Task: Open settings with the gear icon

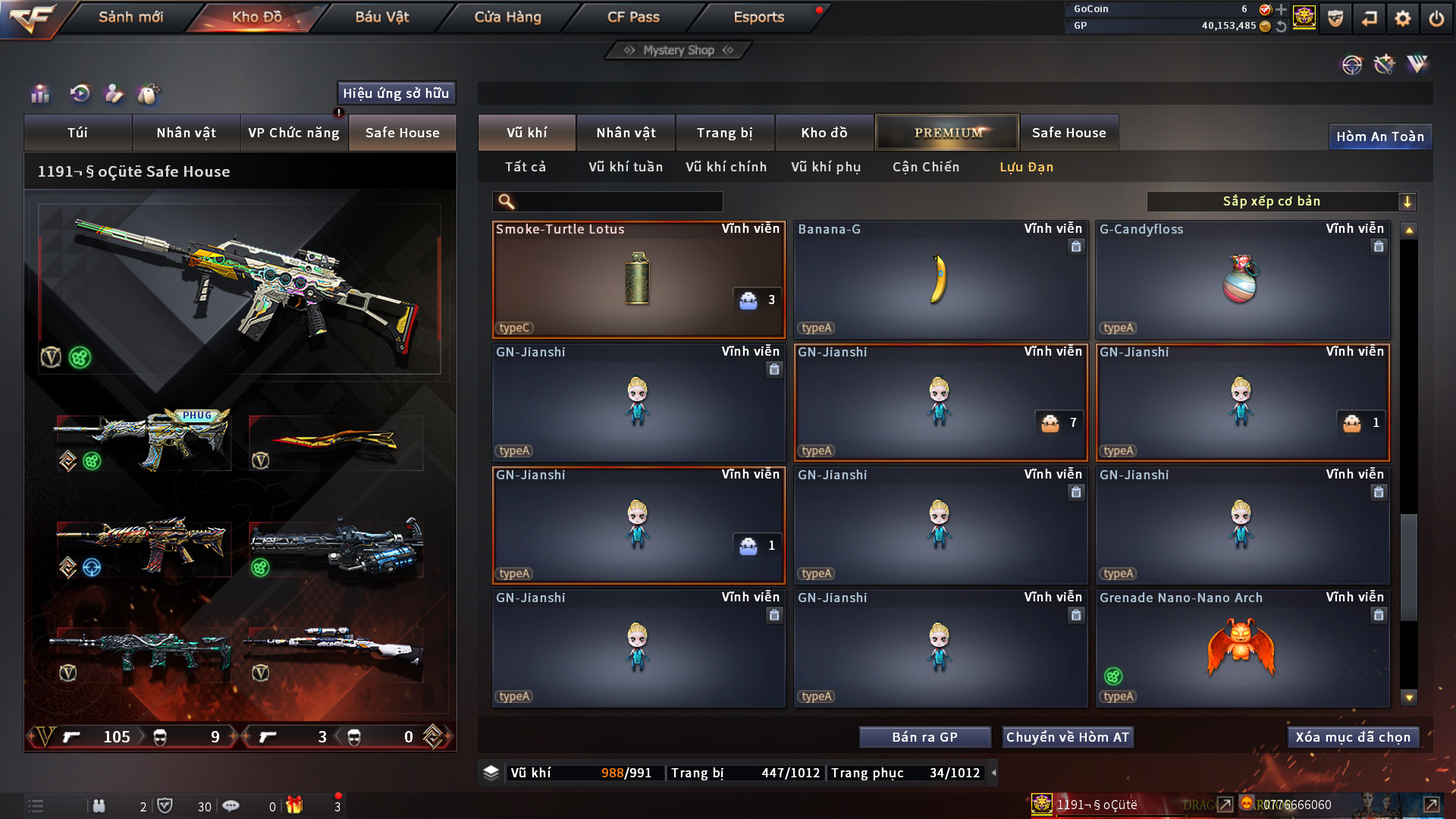Action: 1402,18
